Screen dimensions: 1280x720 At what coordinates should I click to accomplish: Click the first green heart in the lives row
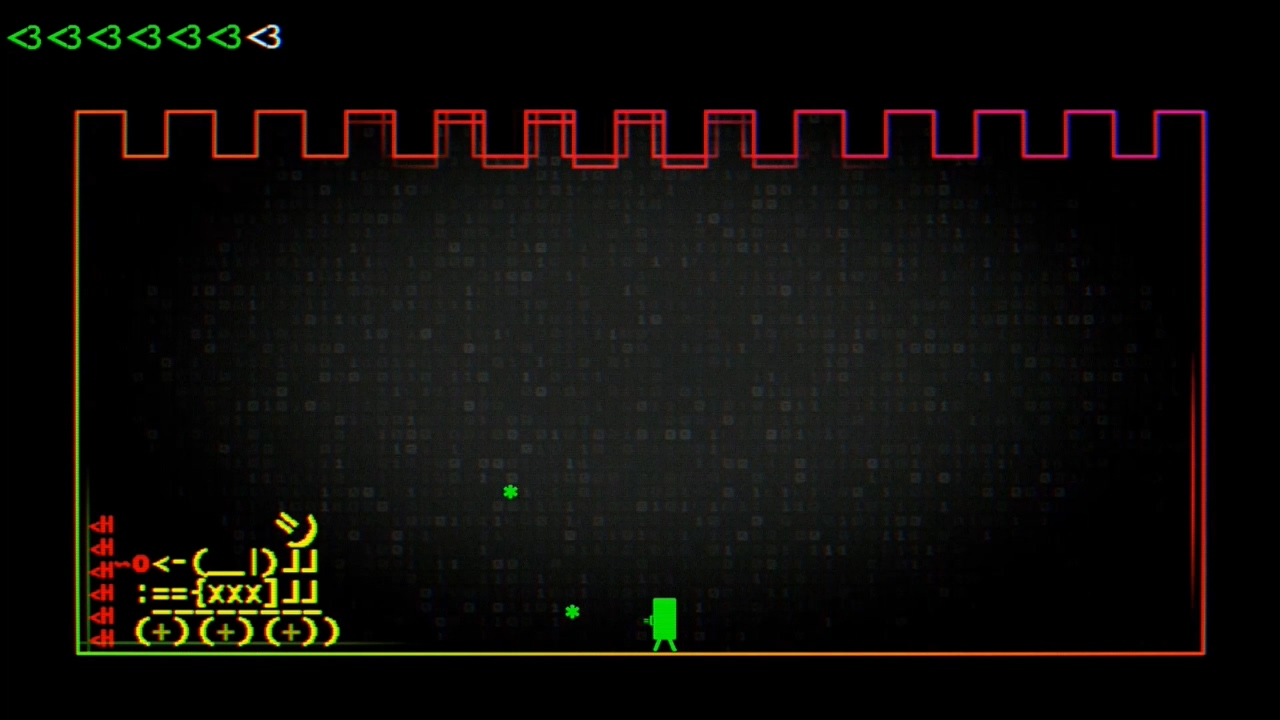(x=27, y=37)
